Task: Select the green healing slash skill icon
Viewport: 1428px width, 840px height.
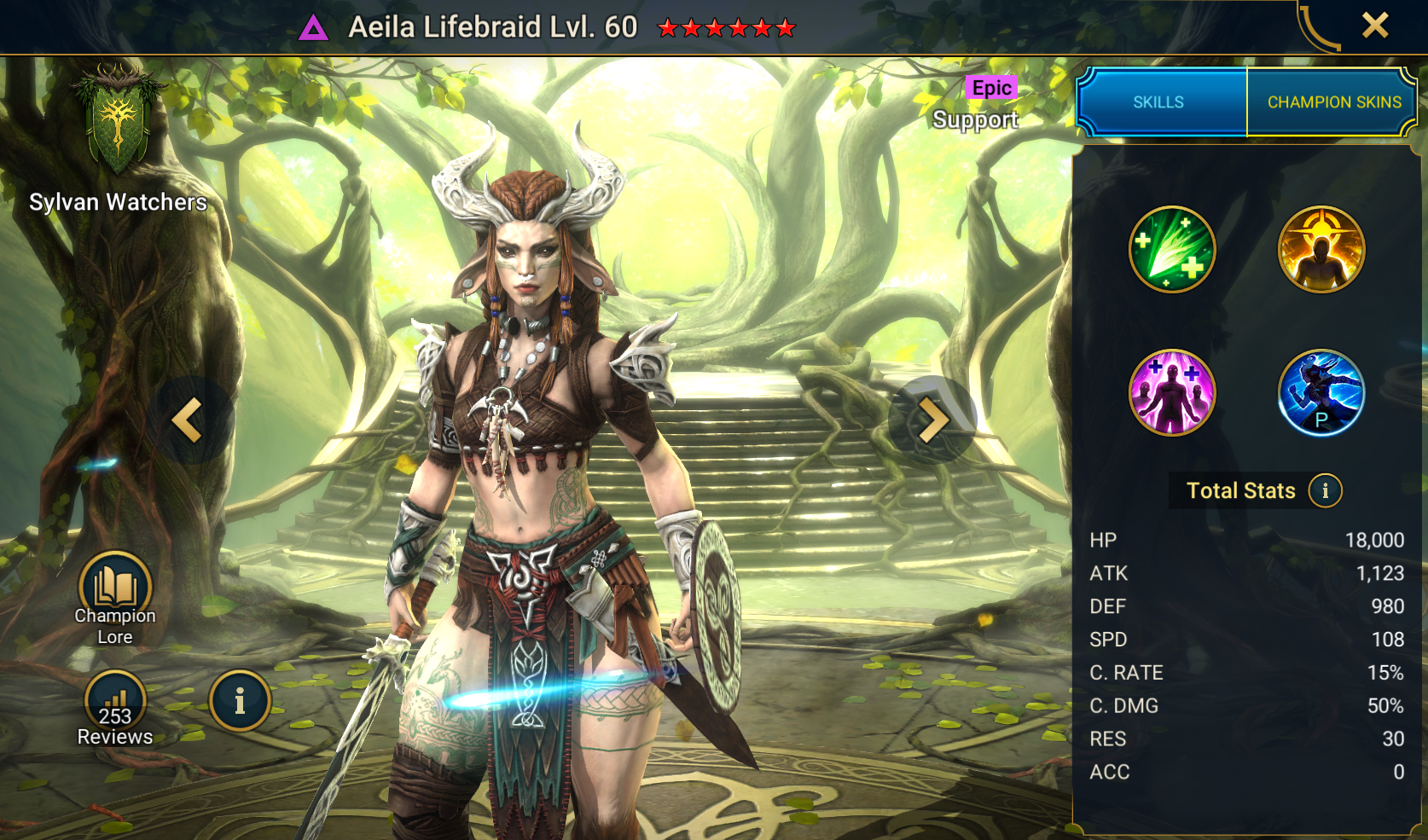Action: pyautogui.click(x=1172, y=249)
